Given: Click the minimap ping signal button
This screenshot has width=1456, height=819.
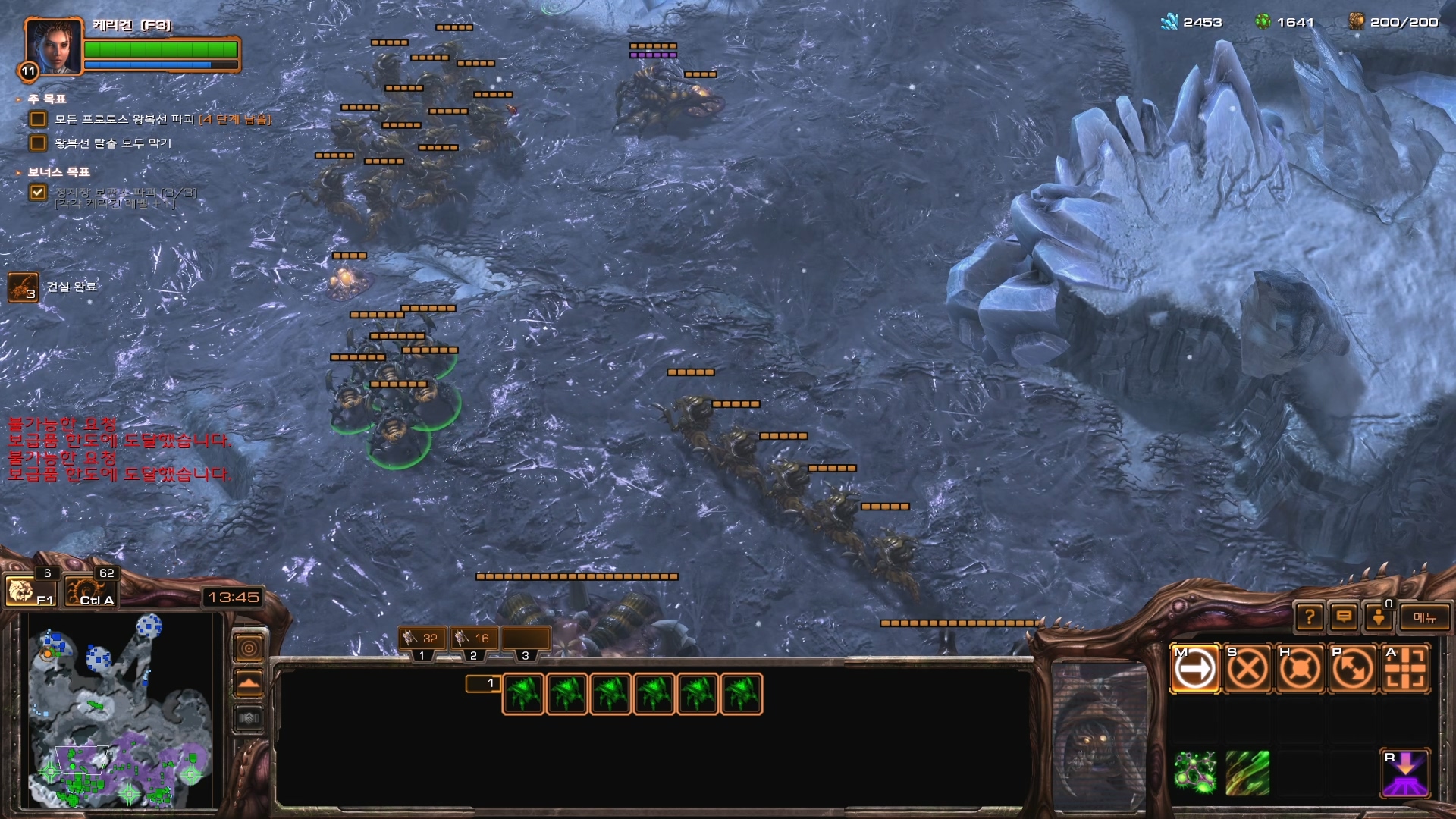Looking at the screenshot, I should tap(249, 648).
